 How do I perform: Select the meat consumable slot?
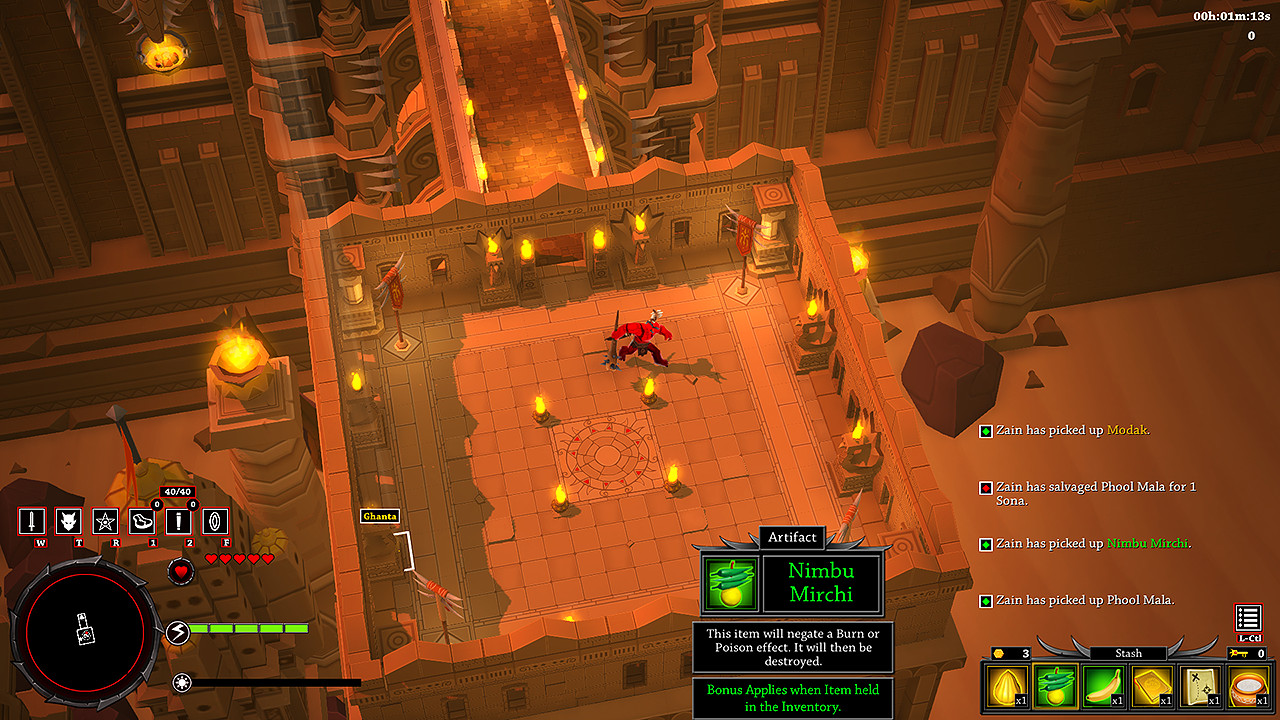142,521
